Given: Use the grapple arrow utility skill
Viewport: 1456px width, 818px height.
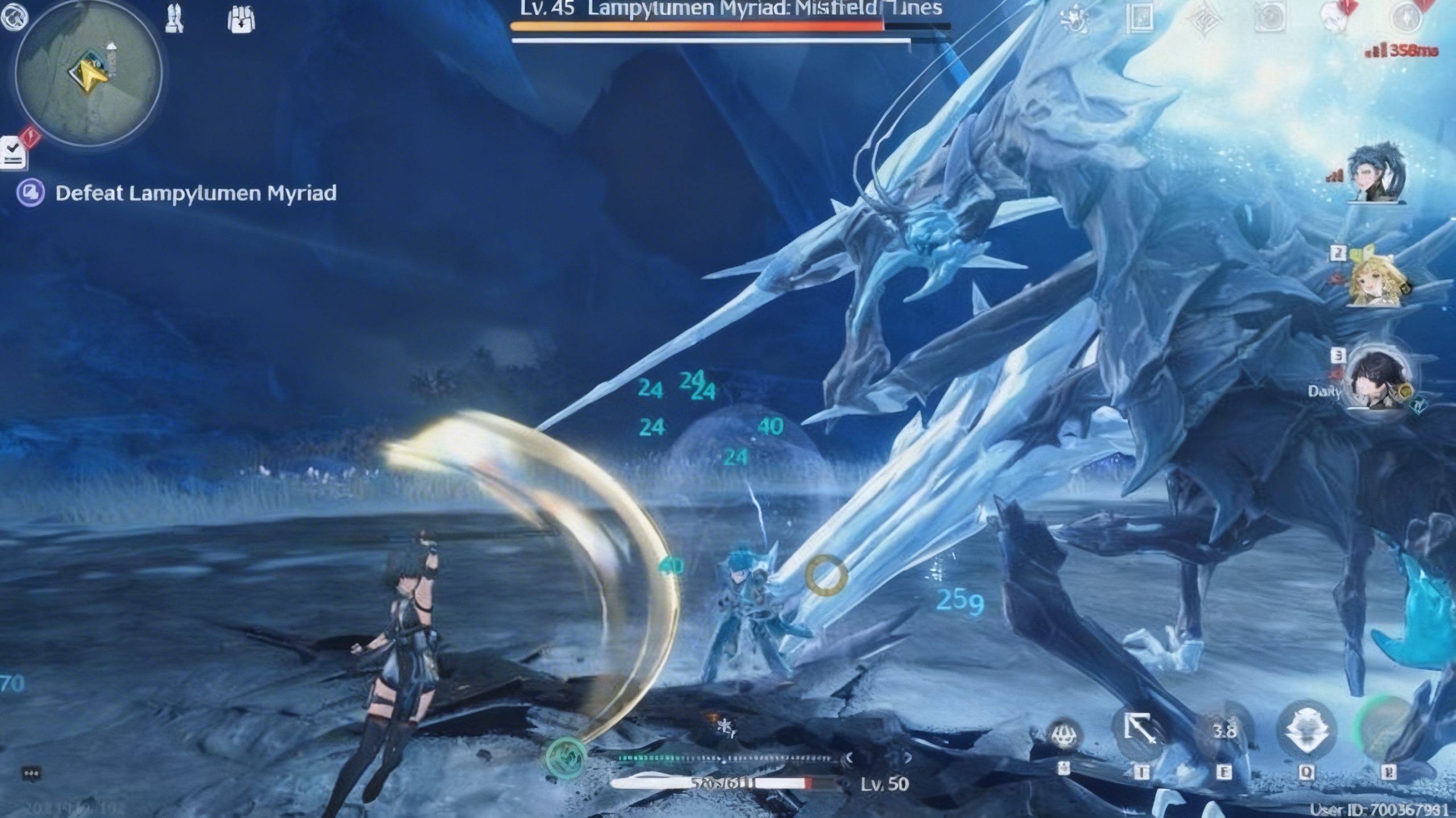Looking at the screenshot, I should click(x=1140, y=730).
